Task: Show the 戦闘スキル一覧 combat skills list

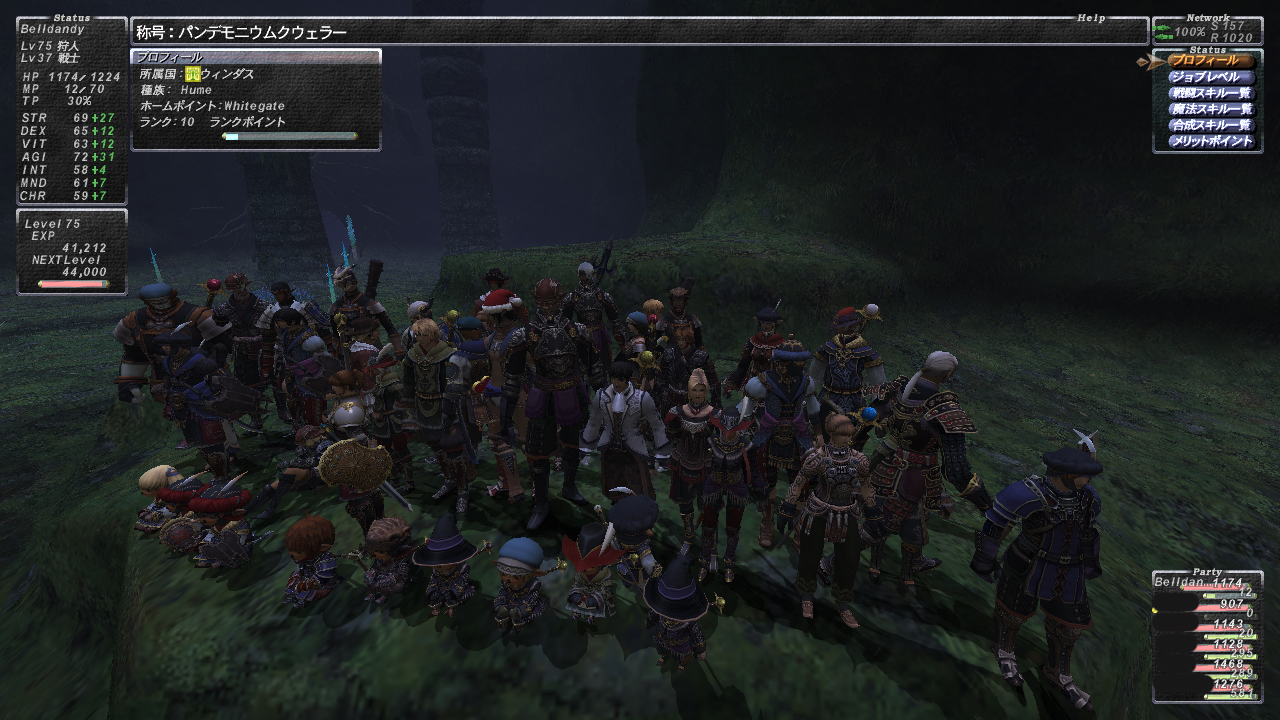Action: [1210, 93]
